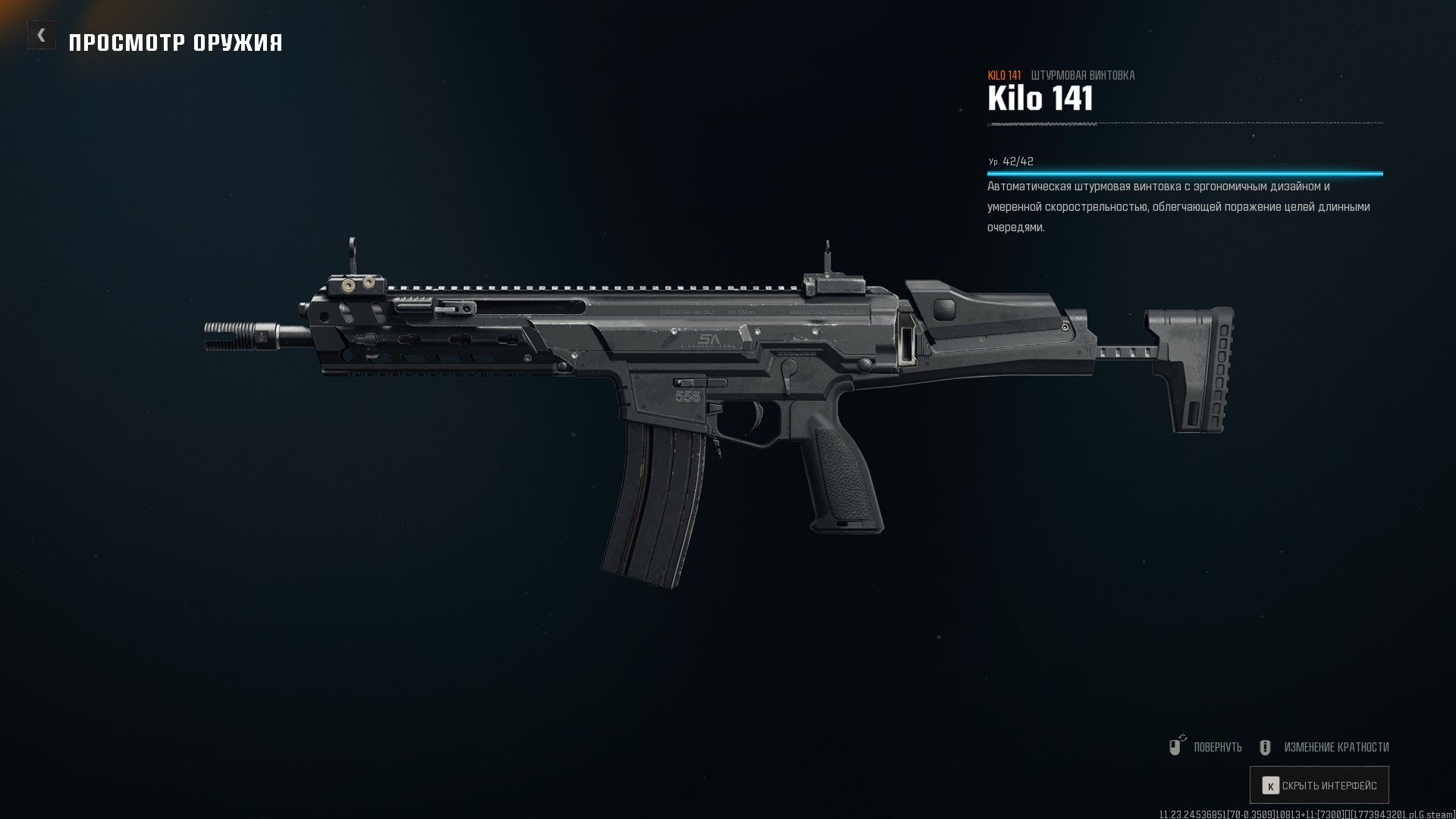Hide the interface with СКРЫТЬ ИНТЕРФЕЙС button
This screenshot has width=1456, height=819.
(x=1319, y=786)
